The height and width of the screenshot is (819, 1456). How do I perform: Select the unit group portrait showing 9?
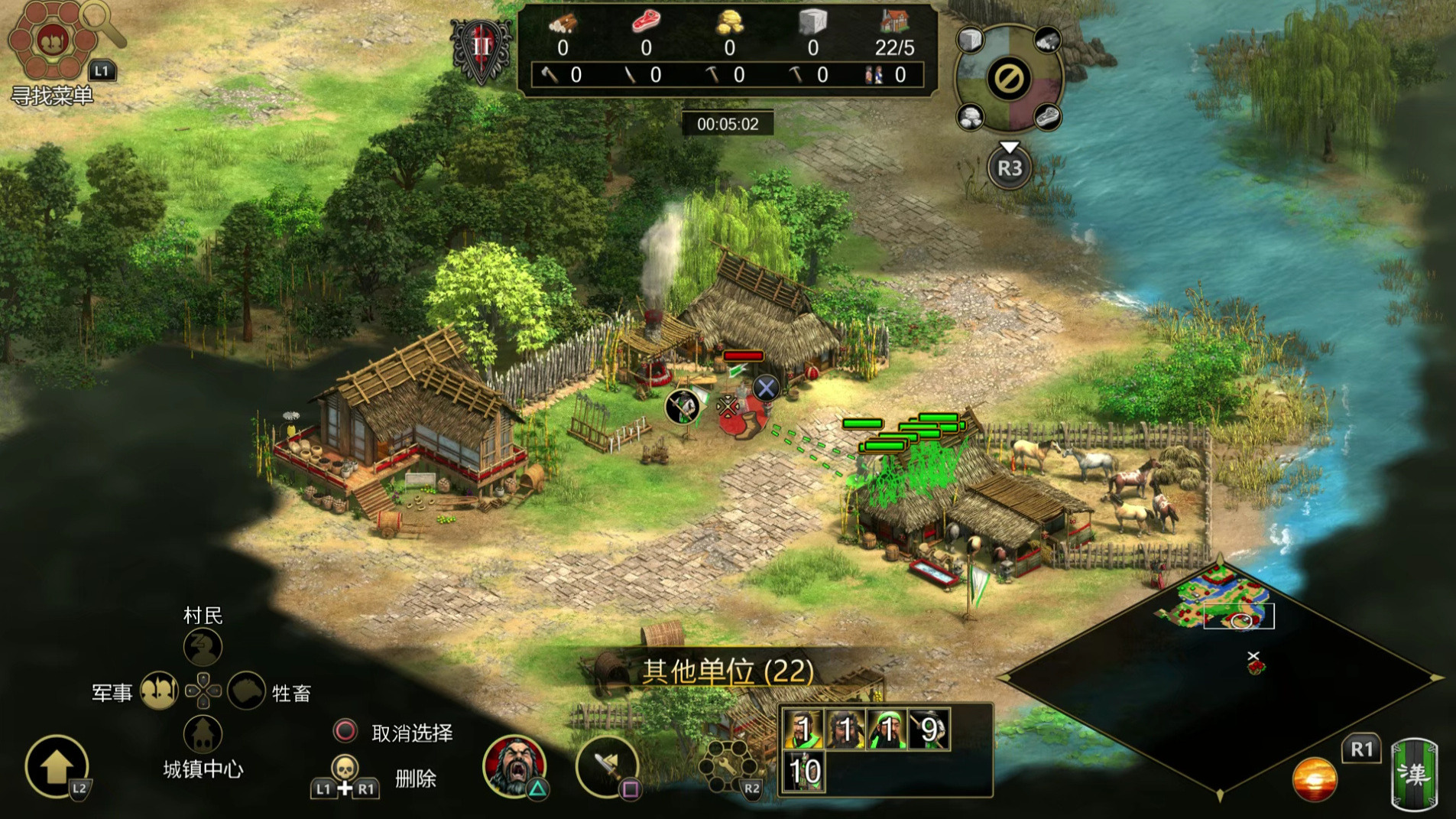(x=928, y=730)
